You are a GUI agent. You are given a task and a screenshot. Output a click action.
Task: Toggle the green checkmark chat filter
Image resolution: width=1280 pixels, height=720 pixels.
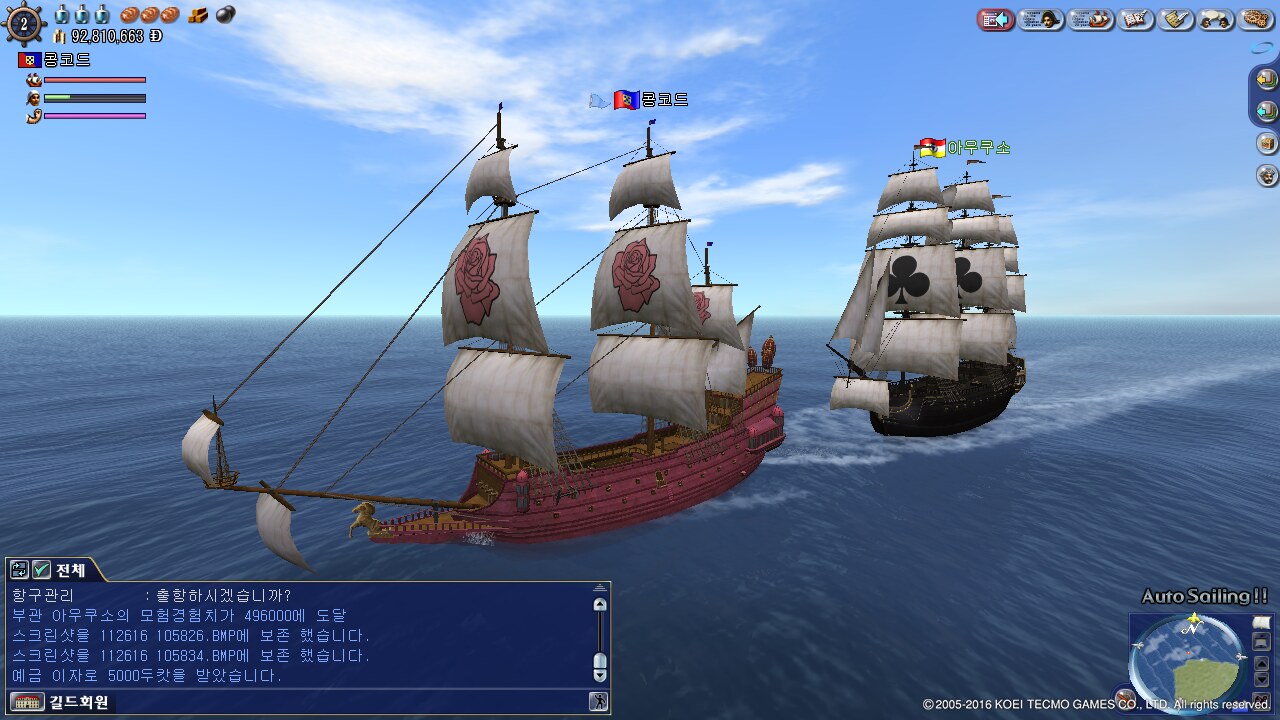coord(41,570)
